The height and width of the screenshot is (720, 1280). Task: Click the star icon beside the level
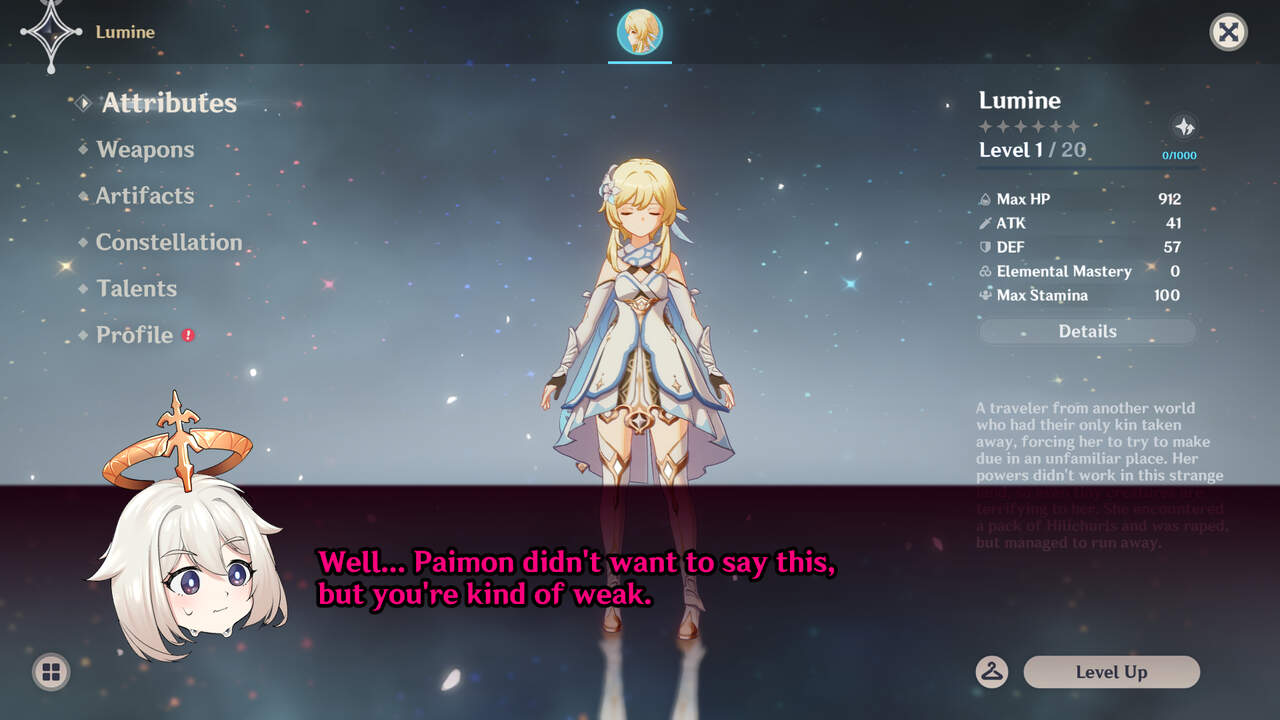[1184, 127]
